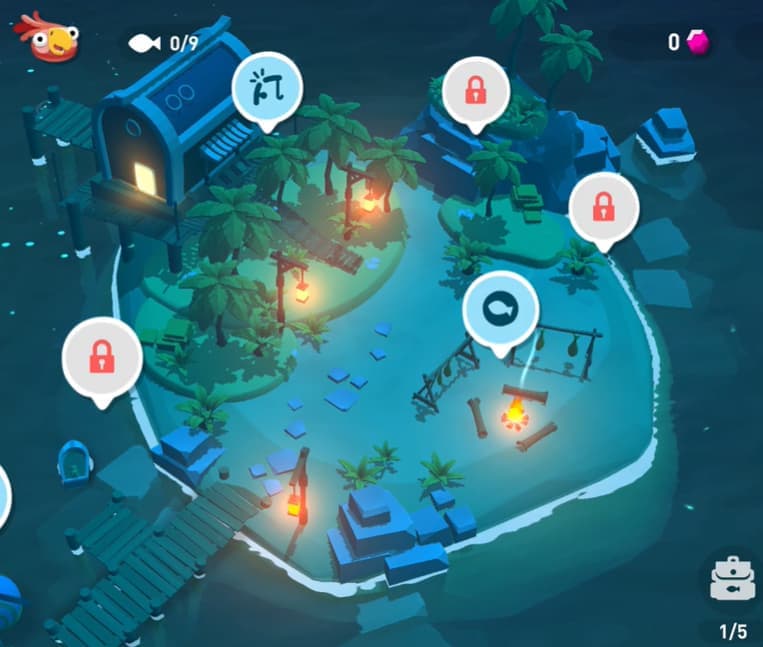Open the red bird profile avatar
Image resolution: width=763 pixels, height=647 pixels.
45,38
